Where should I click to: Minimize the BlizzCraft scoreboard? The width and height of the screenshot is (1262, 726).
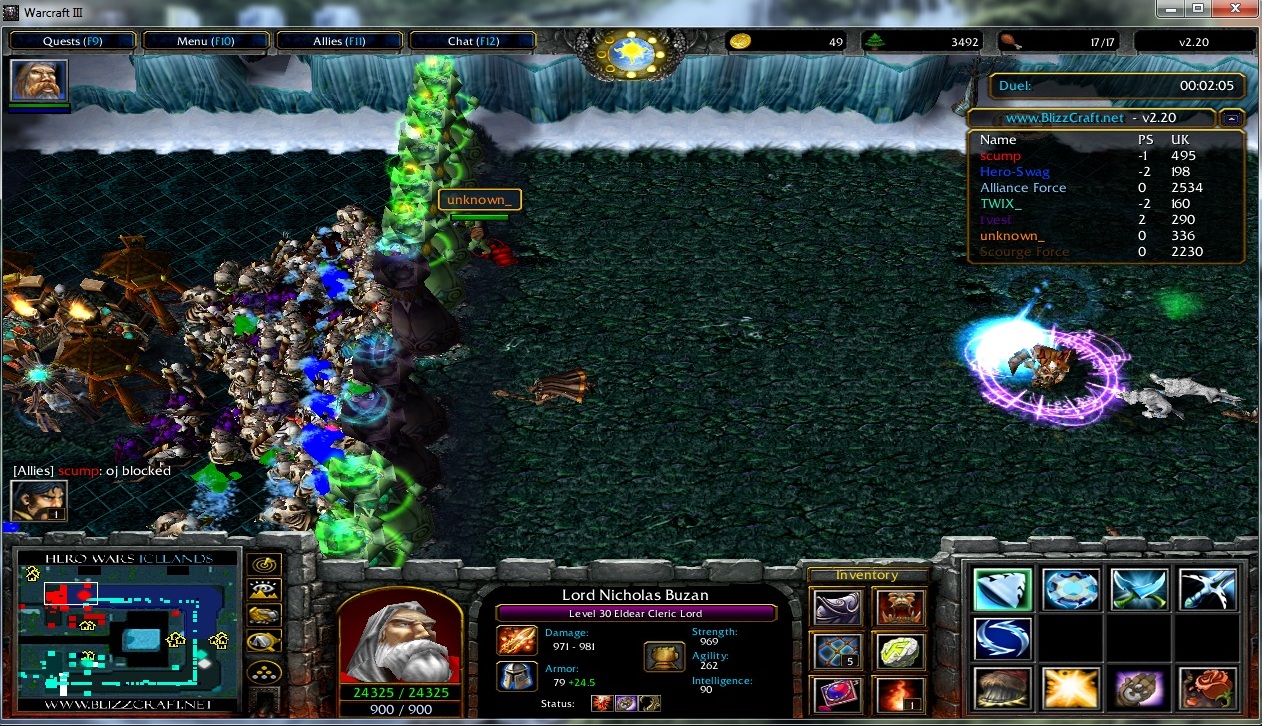point(1232,117)
